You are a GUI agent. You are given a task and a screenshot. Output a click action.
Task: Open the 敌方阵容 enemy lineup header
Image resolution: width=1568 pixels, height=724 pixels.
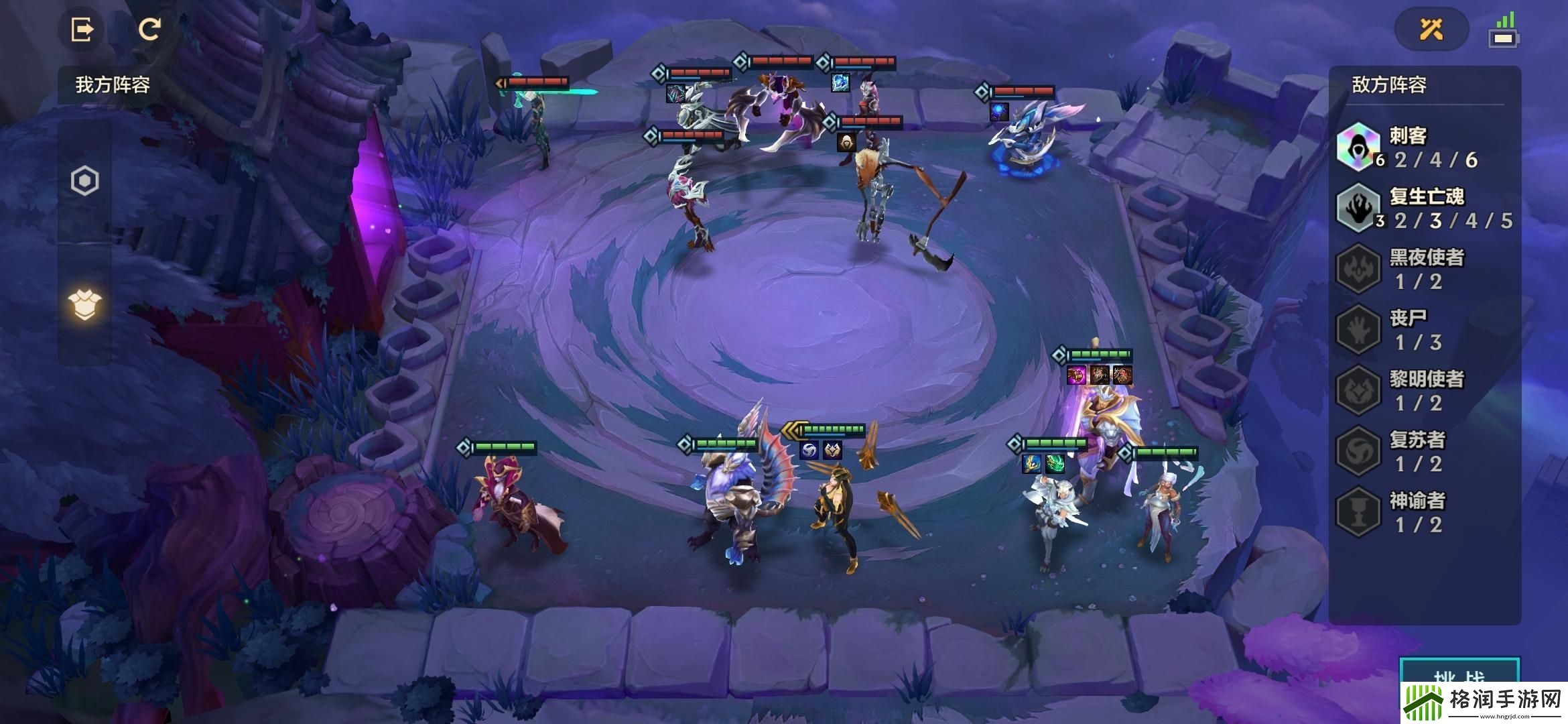(x=1389, y=85)
